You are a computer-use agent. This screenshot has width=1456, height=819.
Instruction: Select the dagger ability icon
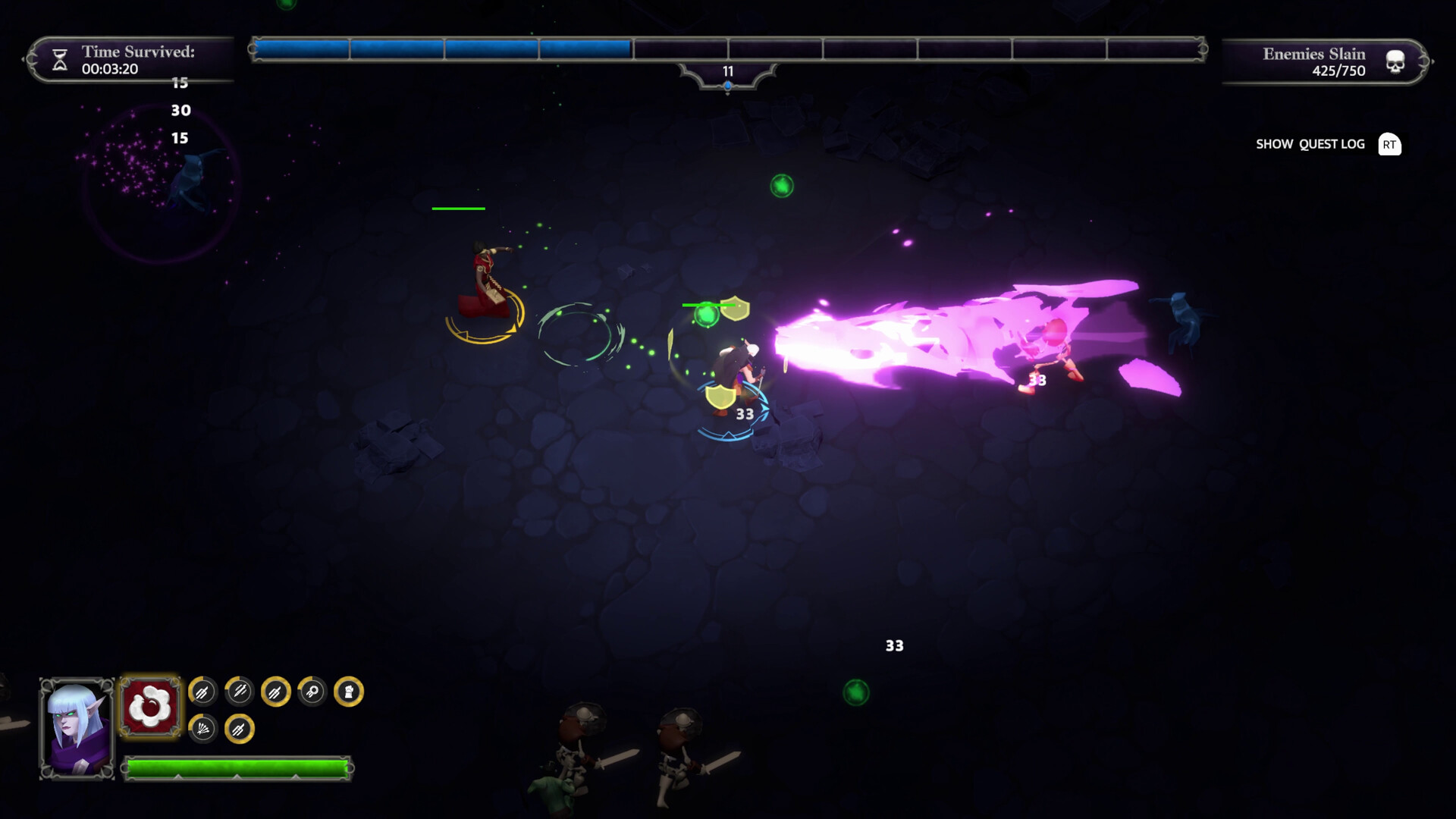[x=238, y=692]
